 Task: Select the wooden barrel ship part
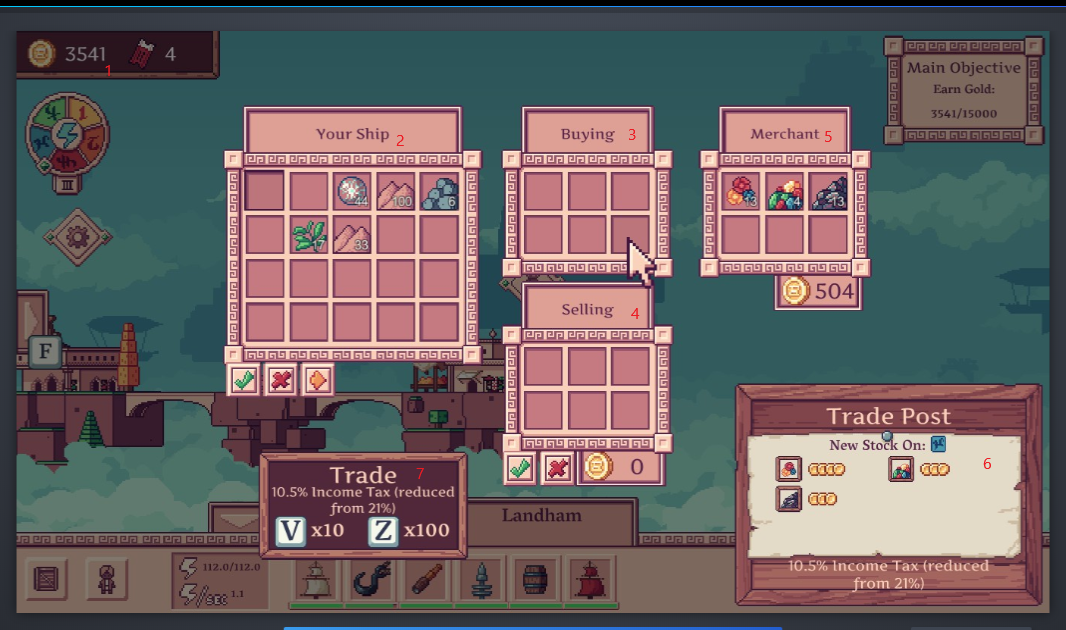coord(536,581)
